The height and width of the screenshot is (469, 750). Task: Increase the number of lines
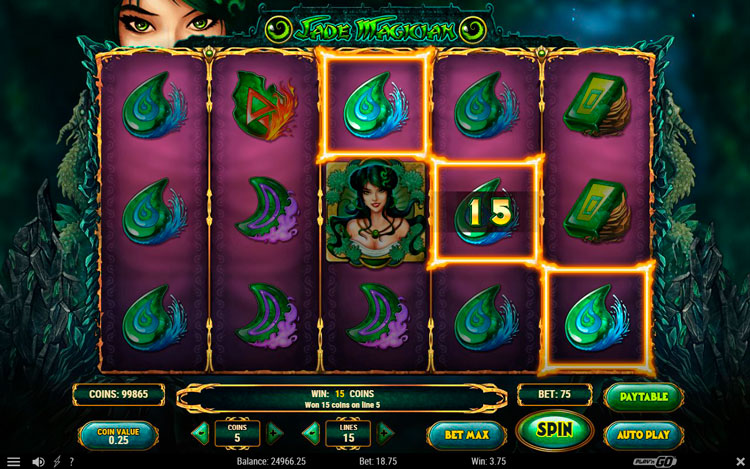tap(386, 434)
